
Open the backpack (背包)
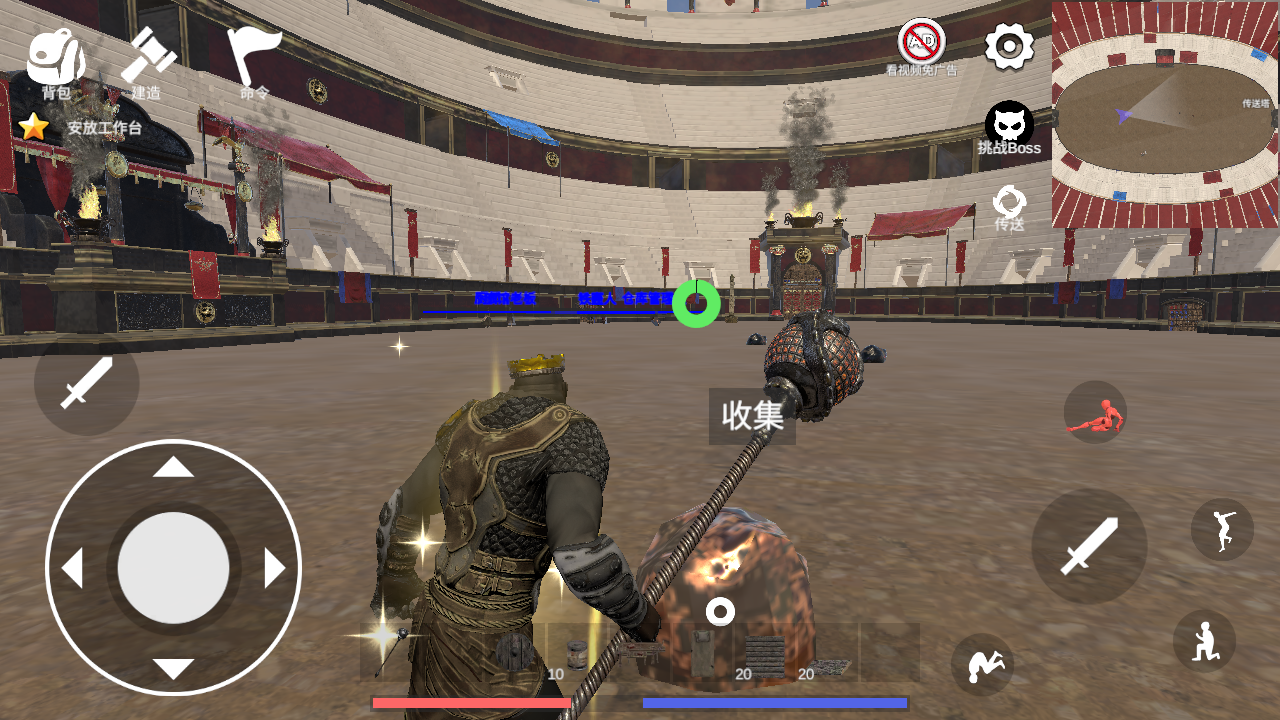pos(55,62)
